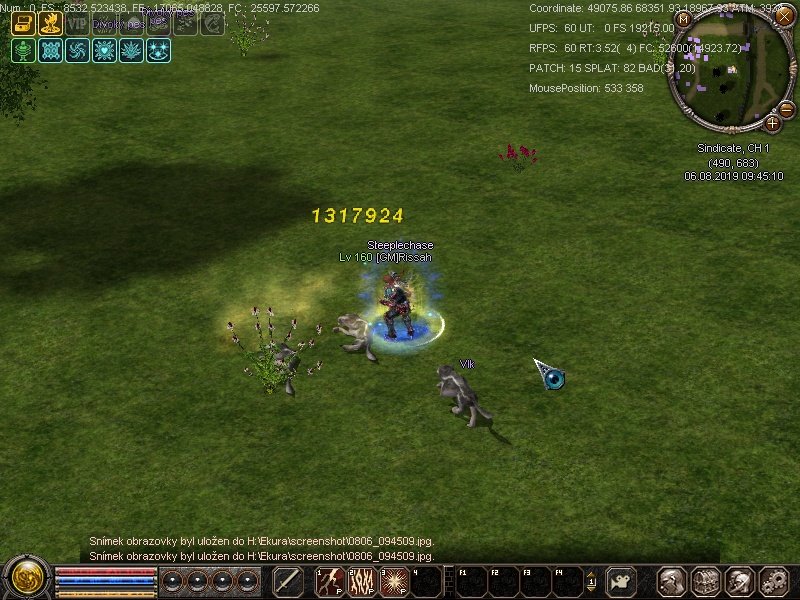The image size is (800, 600).
Task: Activate skill in quickslot 2
Action: [x=361, y=581]
